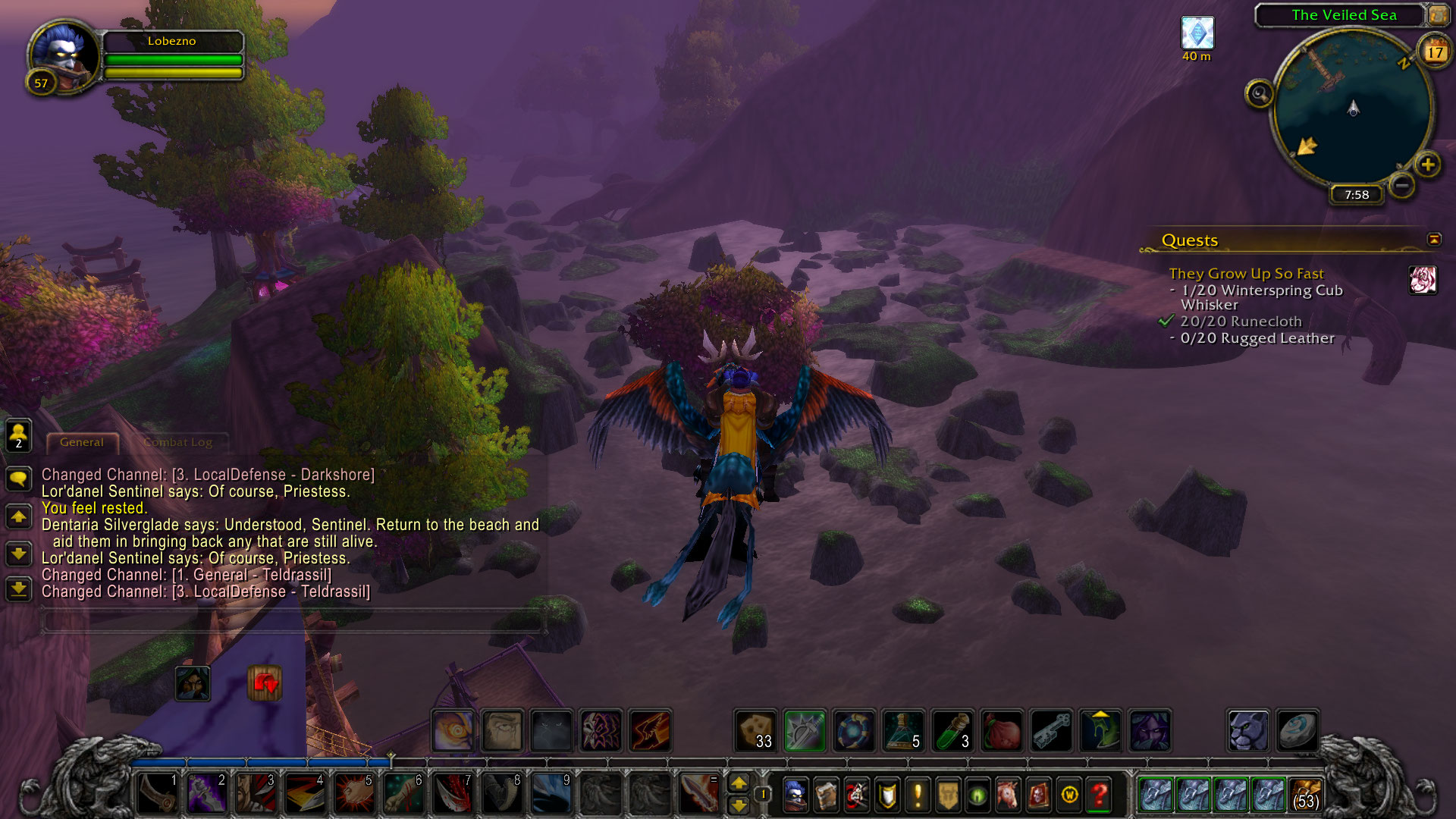This screenshot has width=1456, height=819.
Task: Open the chat speech bubble menu
Action: (18, 479)
